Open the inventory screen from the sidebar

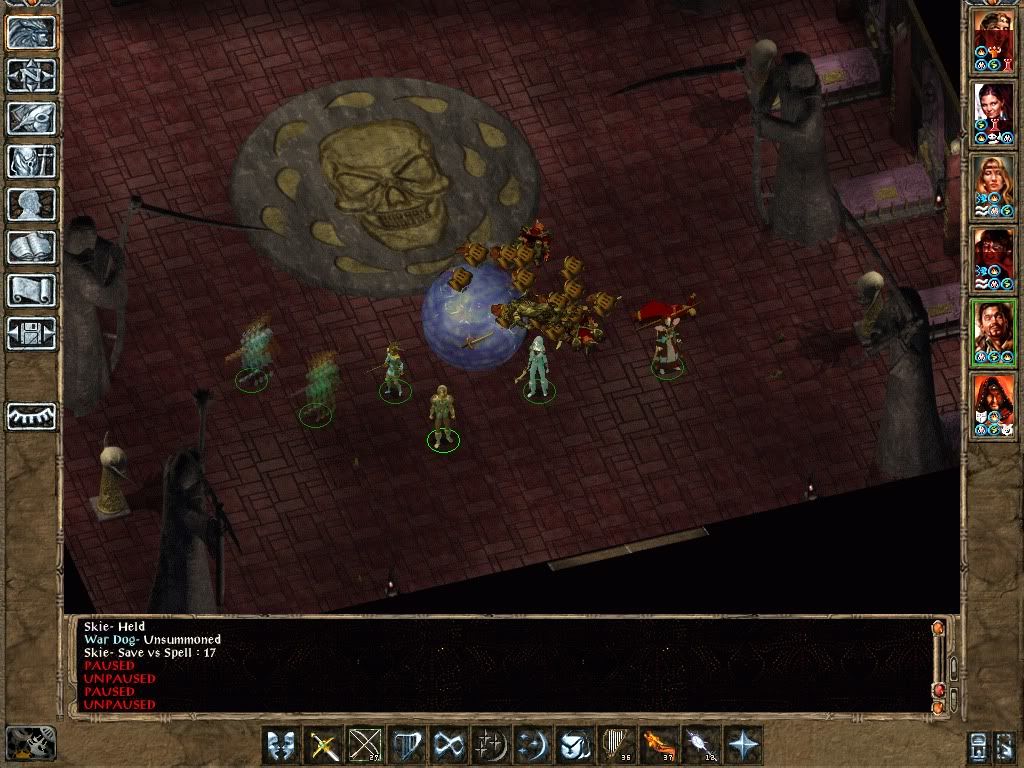coord(31,161)
